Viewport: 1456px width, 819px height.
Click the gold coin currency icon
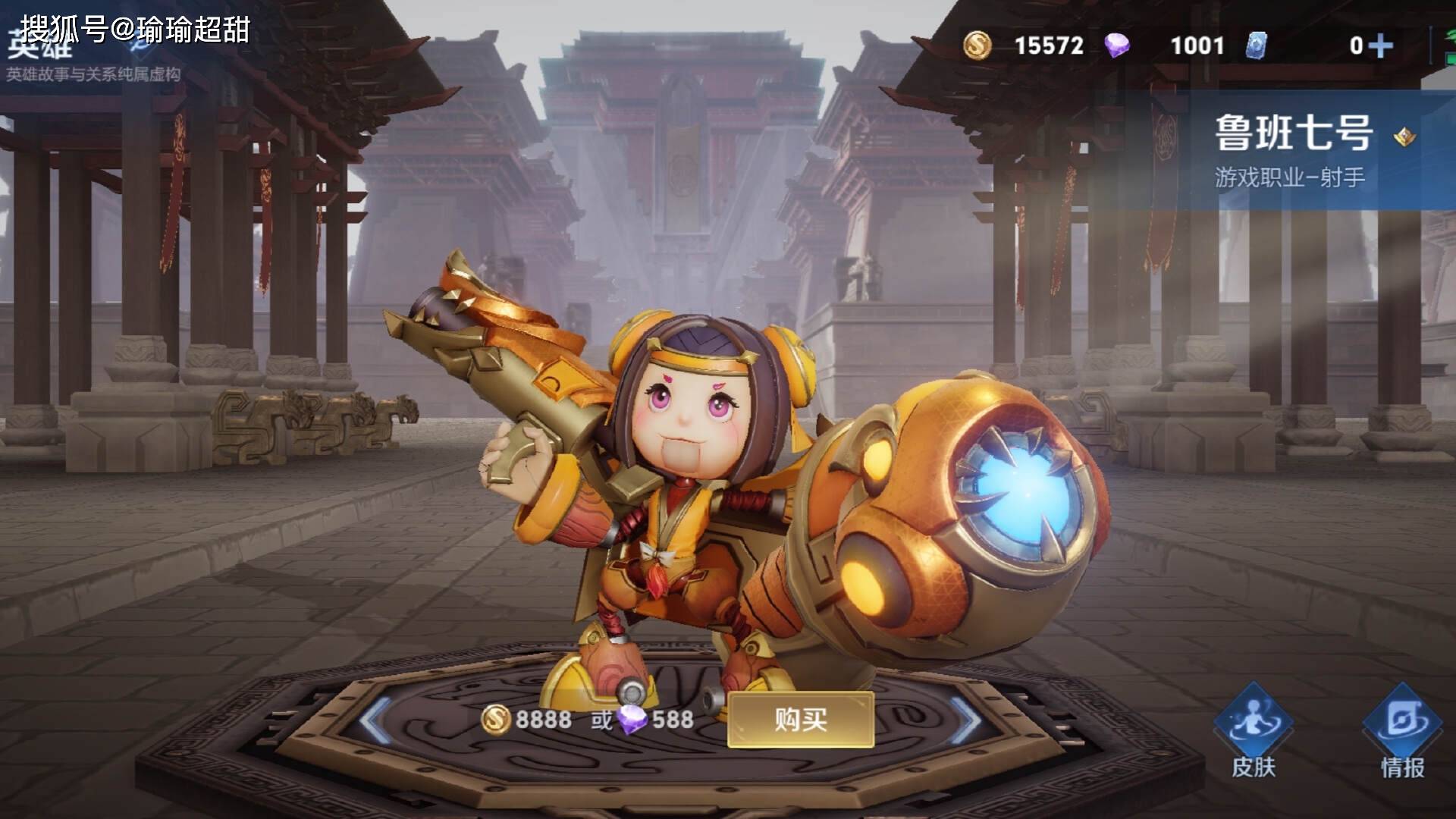[x=977, y=45]
